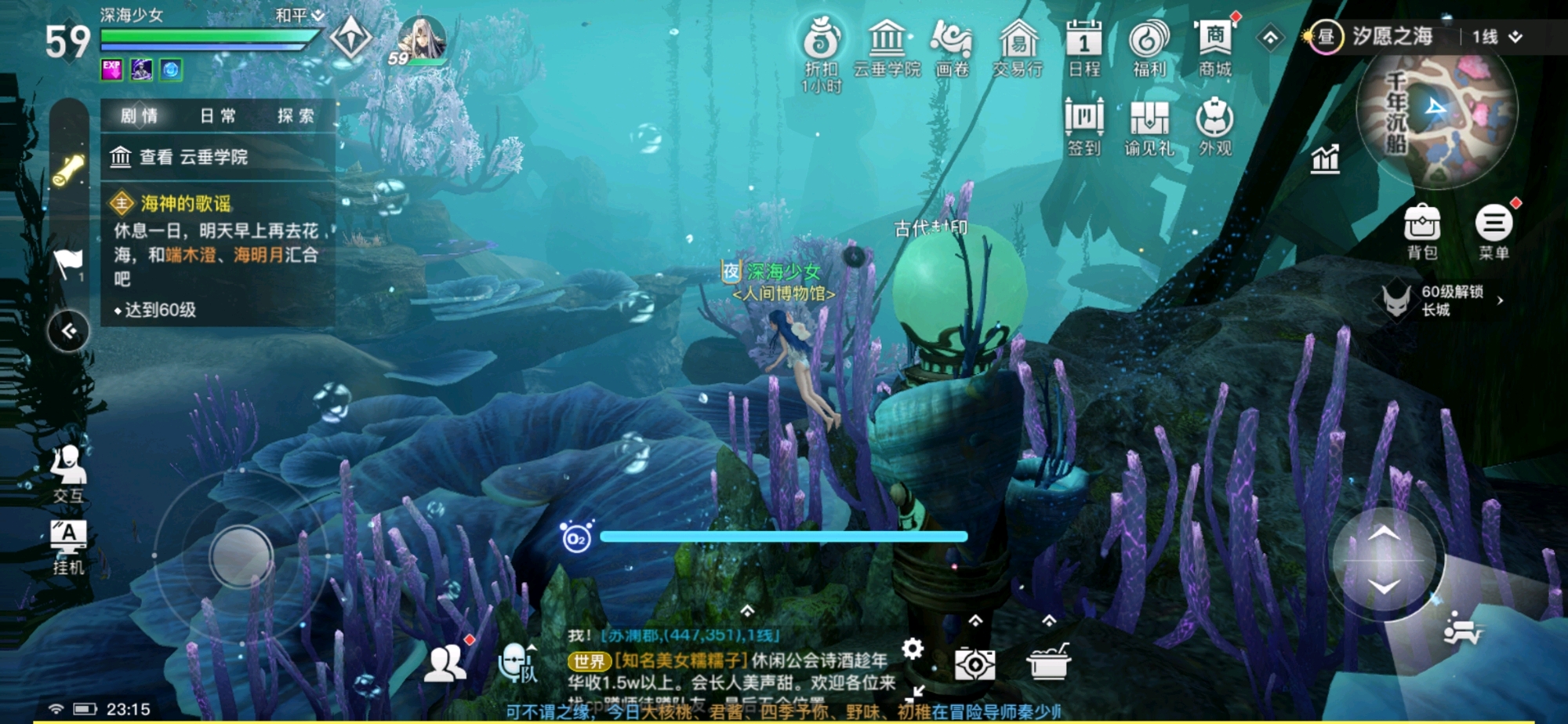
Task: Open the 画卷 scroll panel
Action: coord(951,39)
